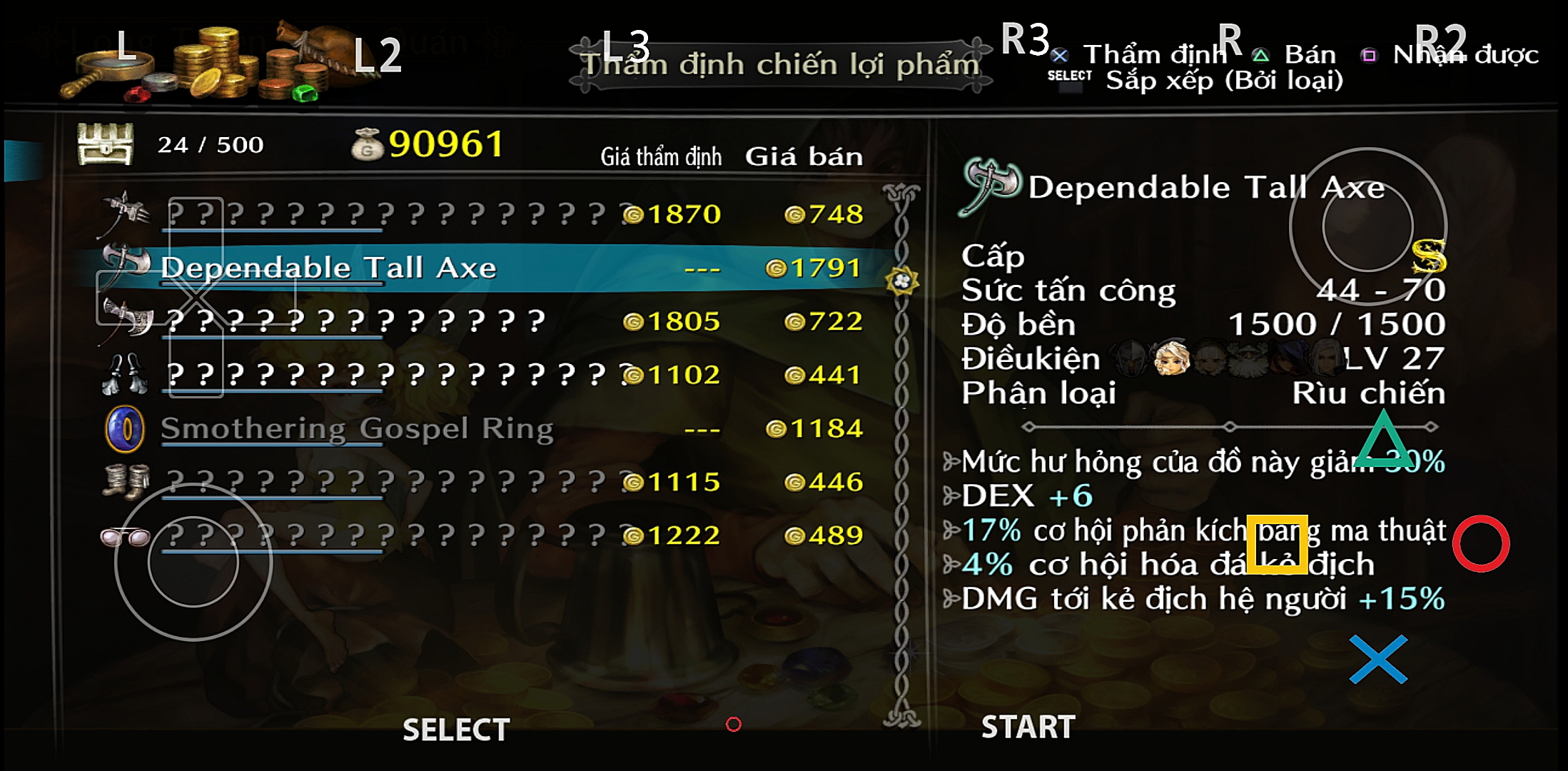Viewport: 1568px width, 771px height.
Task: Tap the large red circle overlay button
Action: (x=1481, y=544)
